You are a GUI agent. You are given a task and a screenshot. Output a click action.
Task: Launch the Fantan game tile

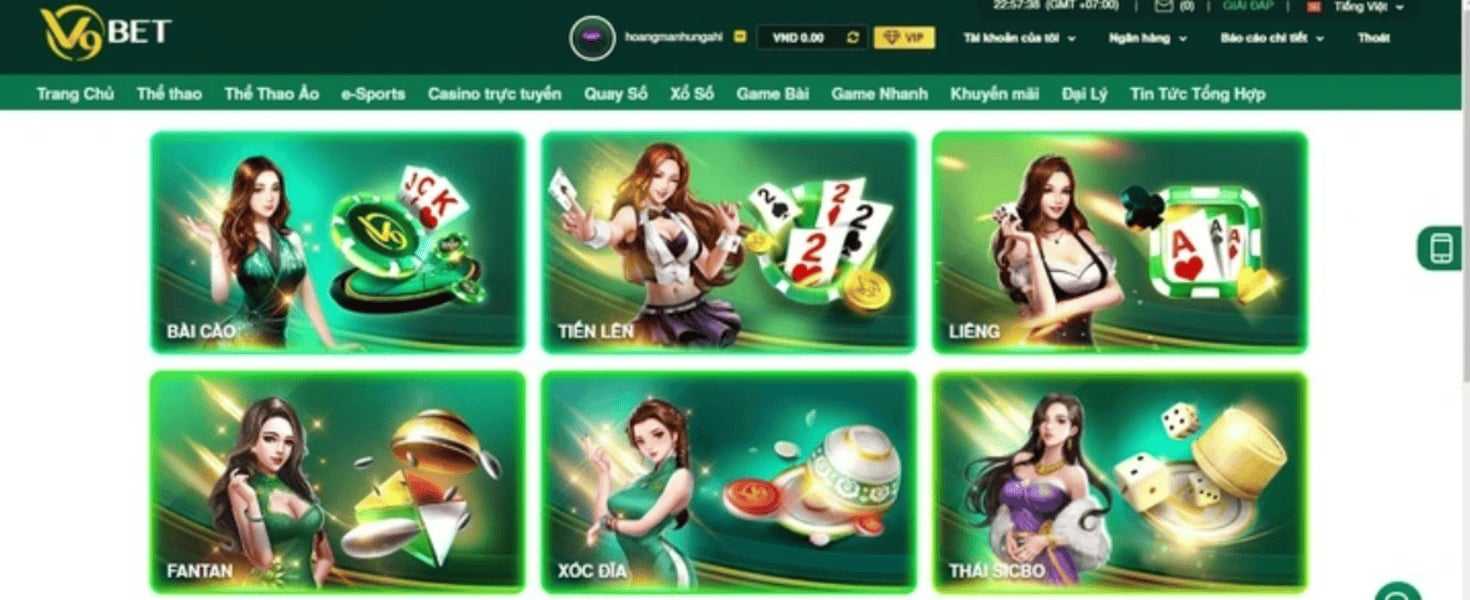337,480
